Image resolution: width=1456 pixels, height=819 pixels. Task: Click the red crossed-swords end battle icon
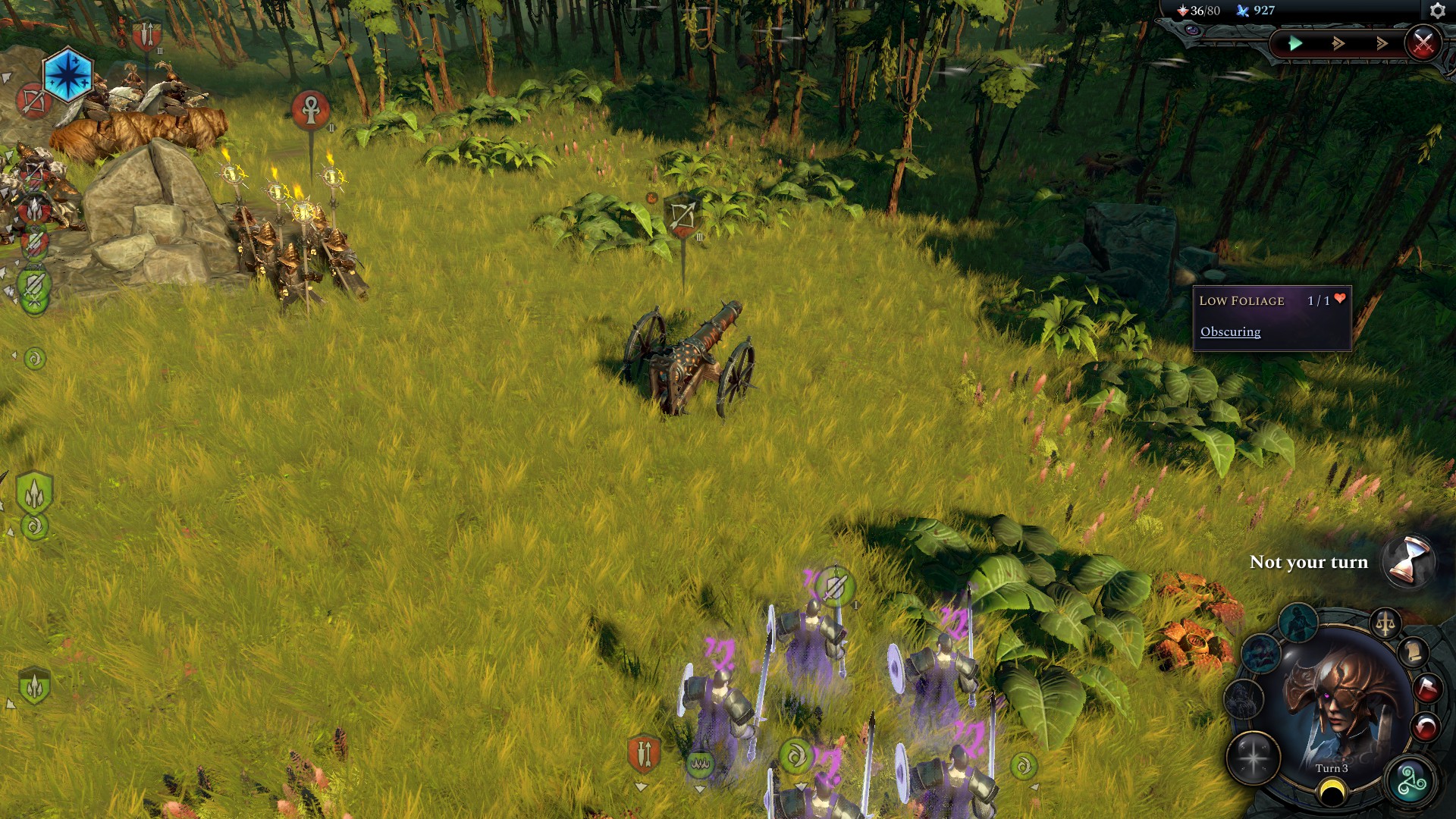coord(1424,43)
